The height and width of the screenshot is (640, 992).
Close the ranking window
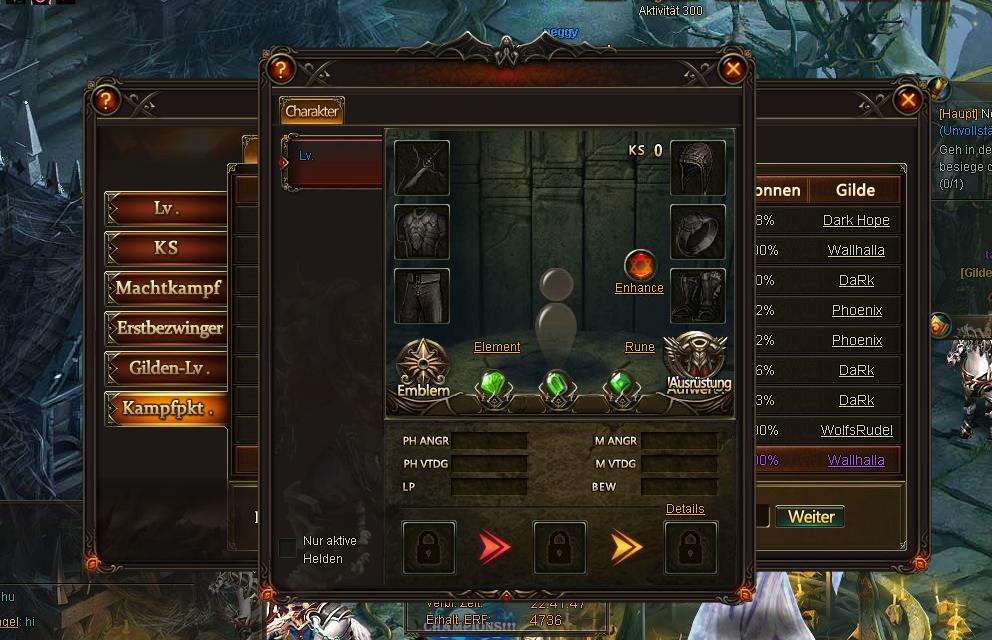tap(907, 100)
